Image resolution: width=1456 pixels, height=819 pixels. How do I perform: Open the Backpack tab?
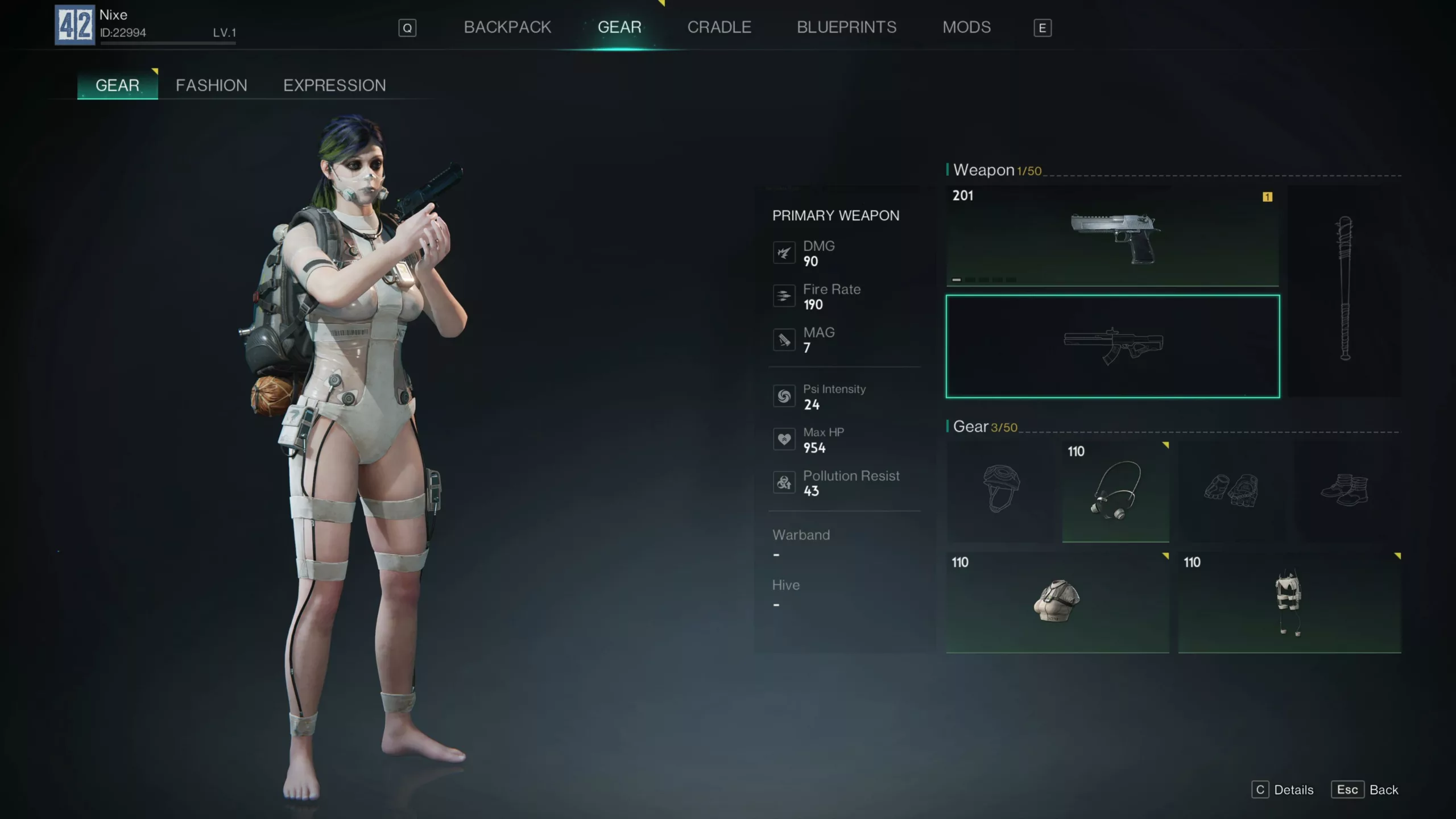(x=507, y=27)
